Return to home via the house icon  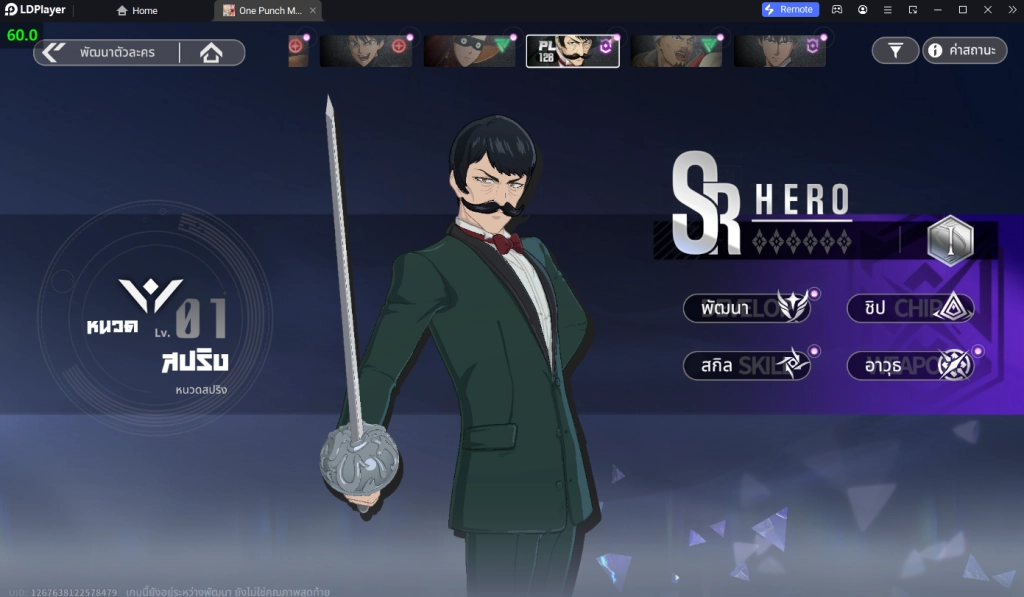pyautogui.click(x=211, y=53)
